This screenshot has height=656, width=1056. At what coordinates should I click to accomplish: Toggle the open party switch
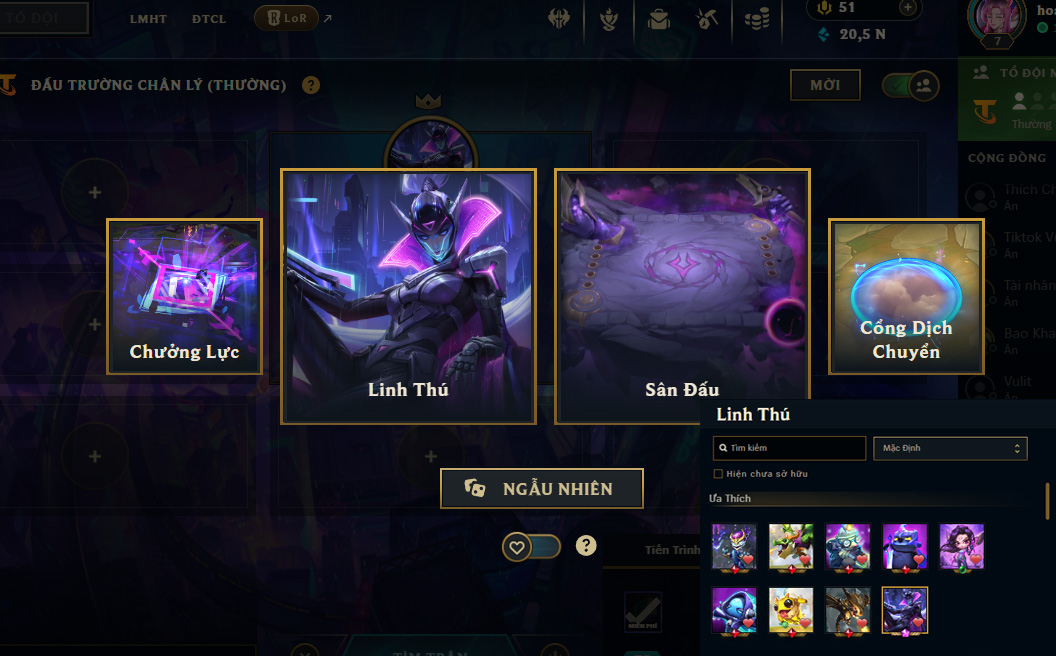pos(910,85)
